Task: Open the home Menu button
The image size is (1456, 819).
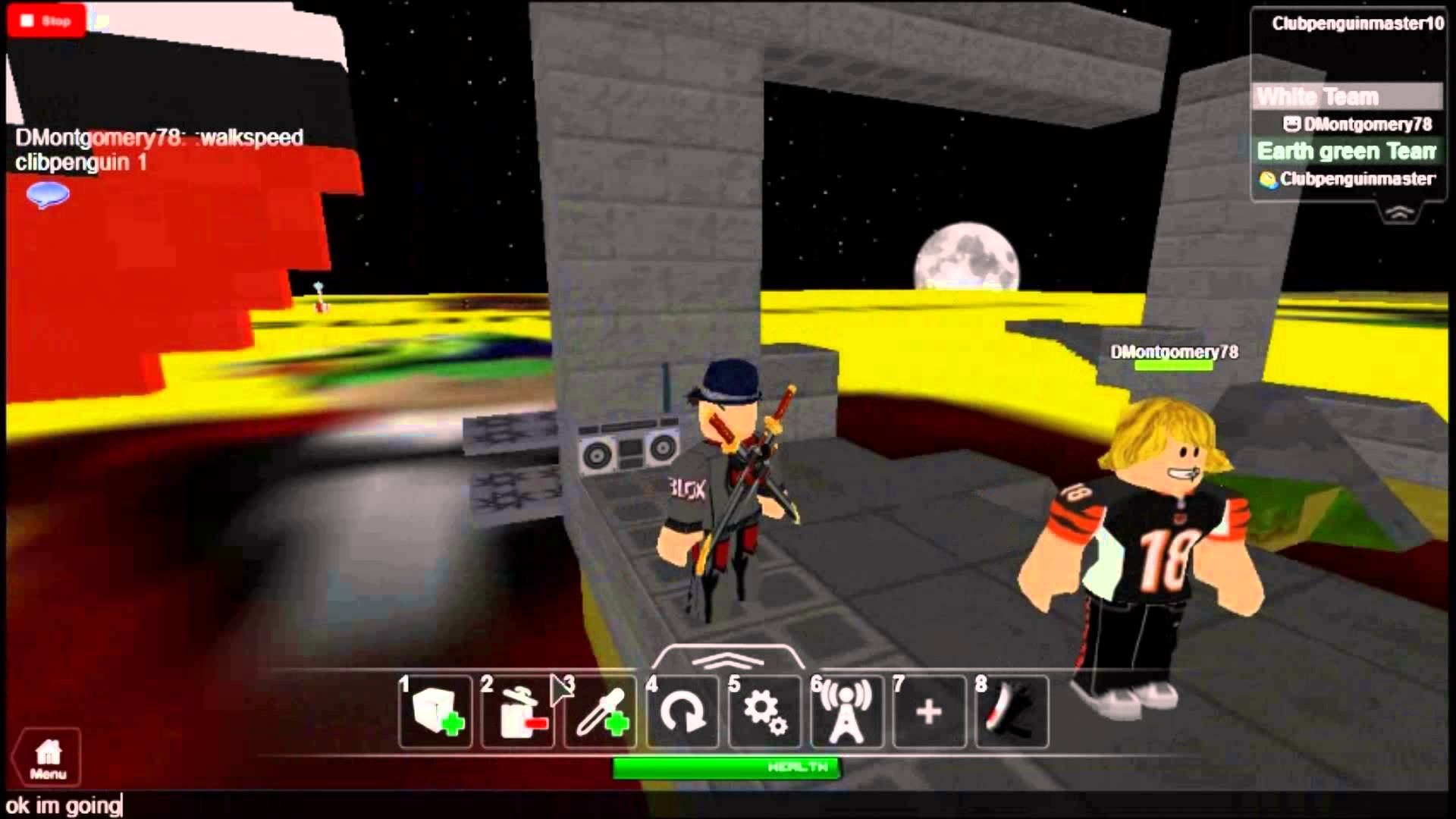Action: 48,758
